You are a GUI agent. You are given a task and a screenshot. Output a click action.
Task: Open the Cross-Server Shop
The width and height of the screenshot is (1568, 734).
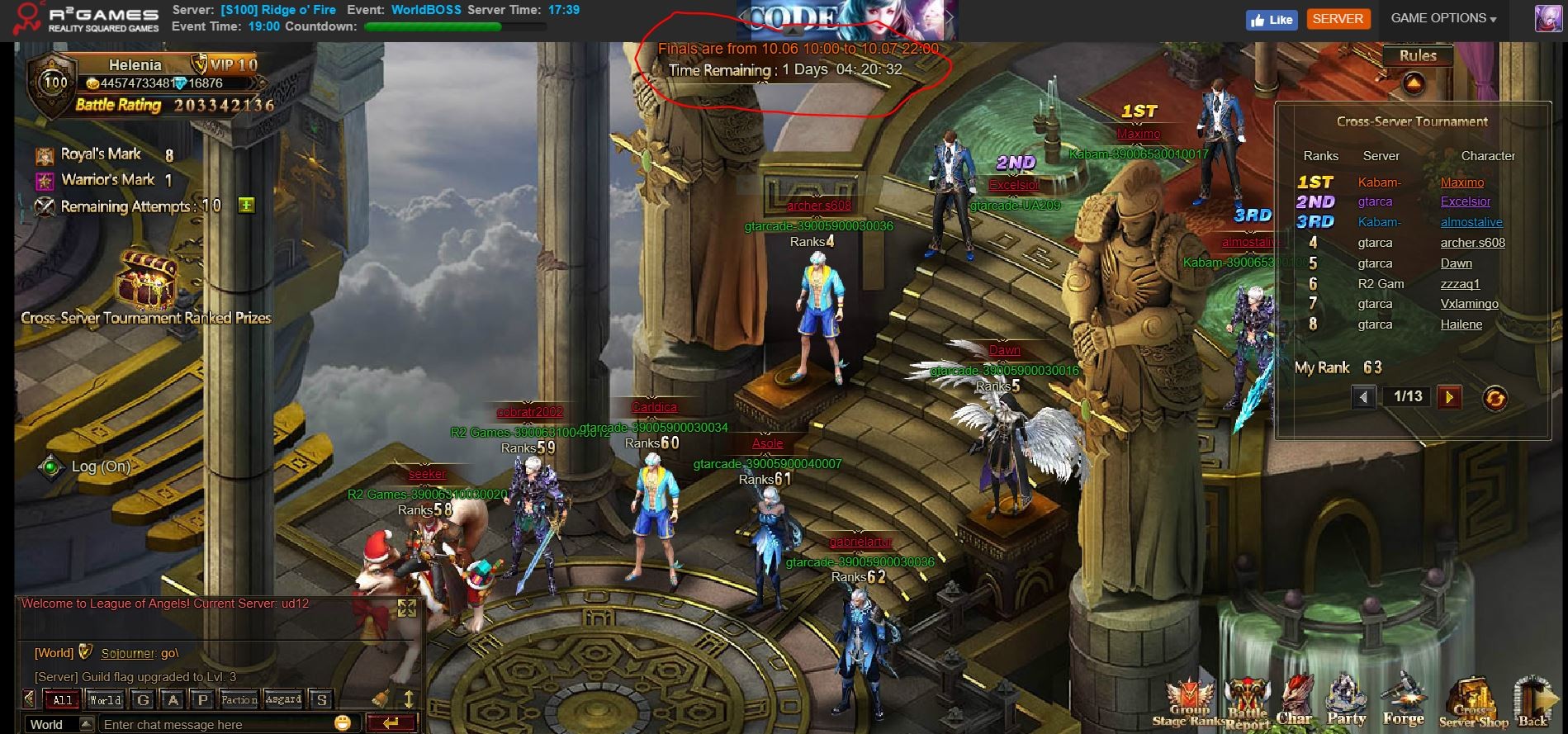pos(1471,702)
